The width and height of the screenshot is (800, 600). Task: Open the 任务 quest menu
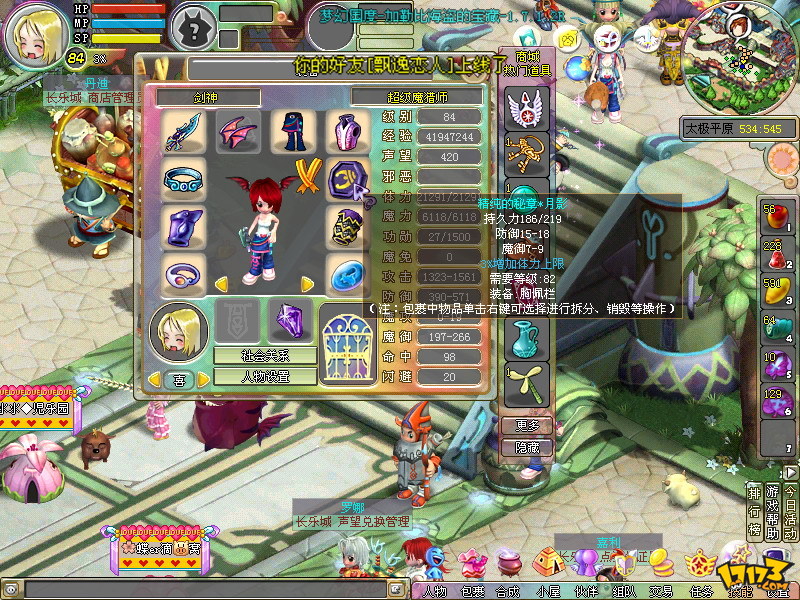pyautogui.click(x=700, y=591)
